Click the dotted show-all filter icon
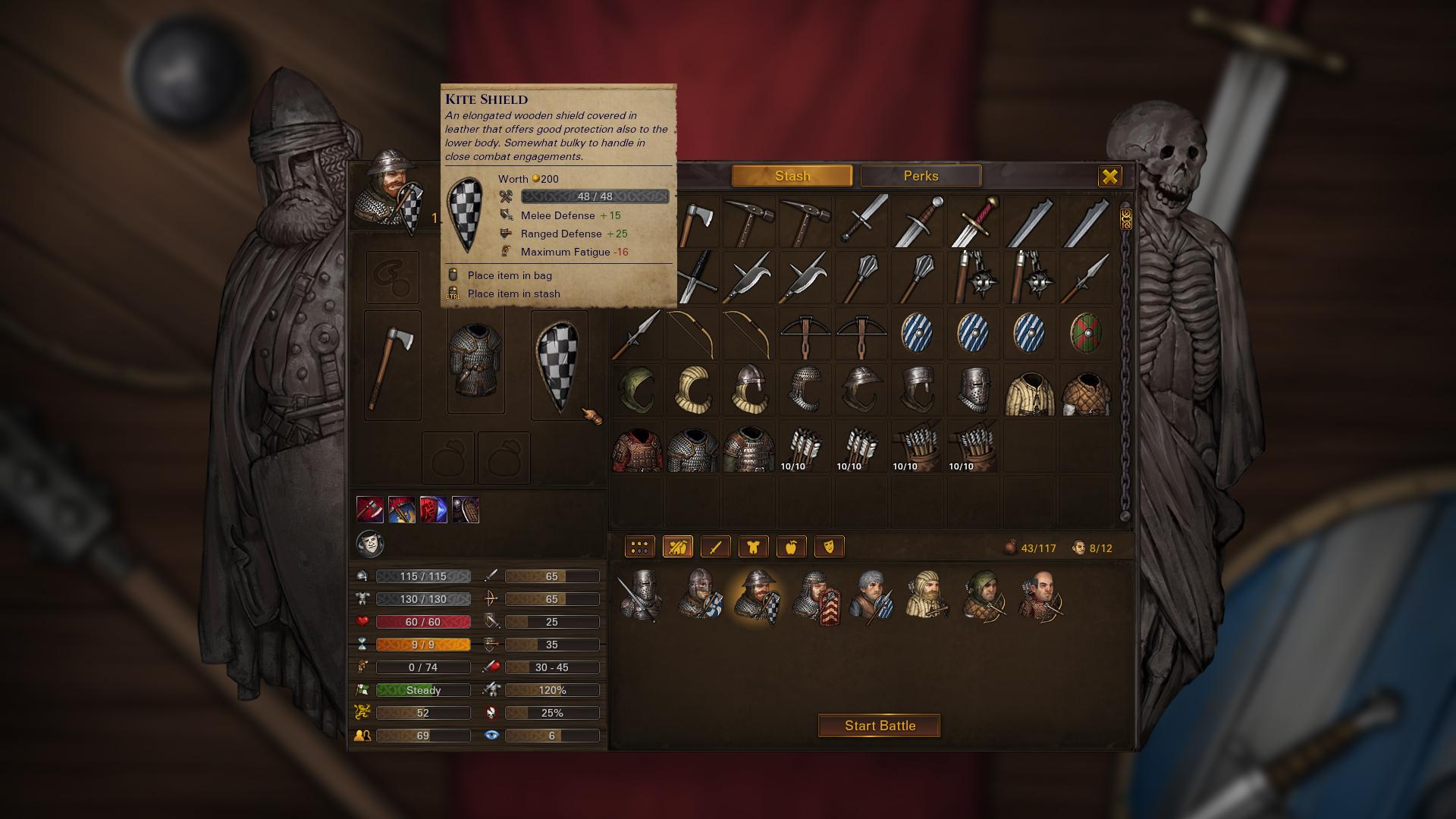 639,546
